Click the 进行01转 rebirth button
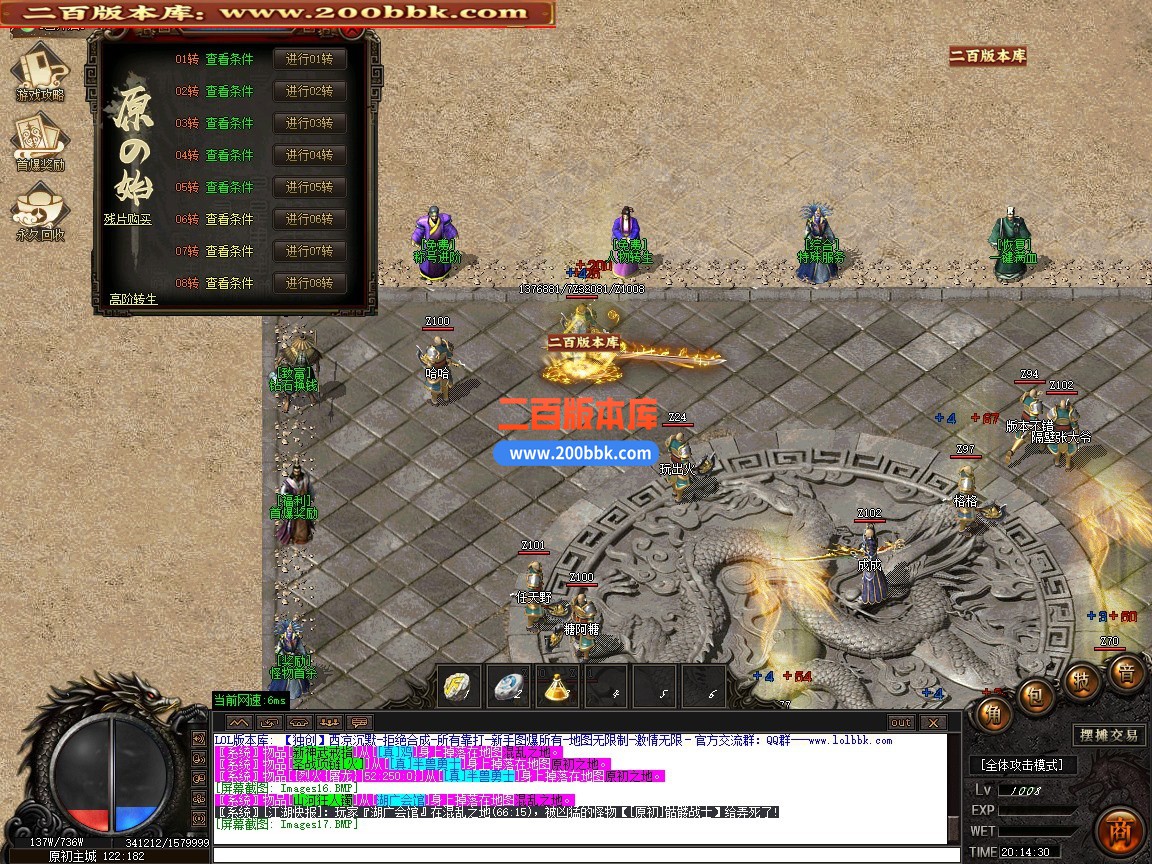The height and width of the screenshot is (864, 1152). (309, 59)
